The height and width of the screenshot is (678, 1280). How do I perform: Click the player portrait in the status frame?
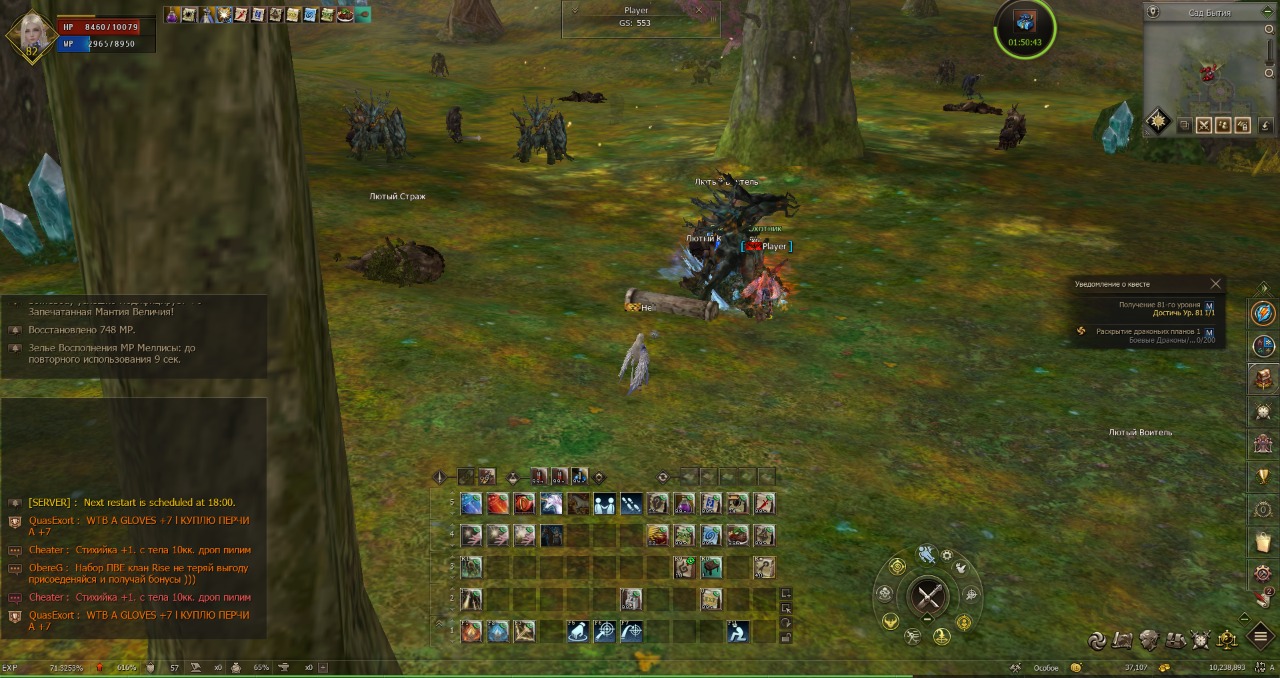(32, 36)
